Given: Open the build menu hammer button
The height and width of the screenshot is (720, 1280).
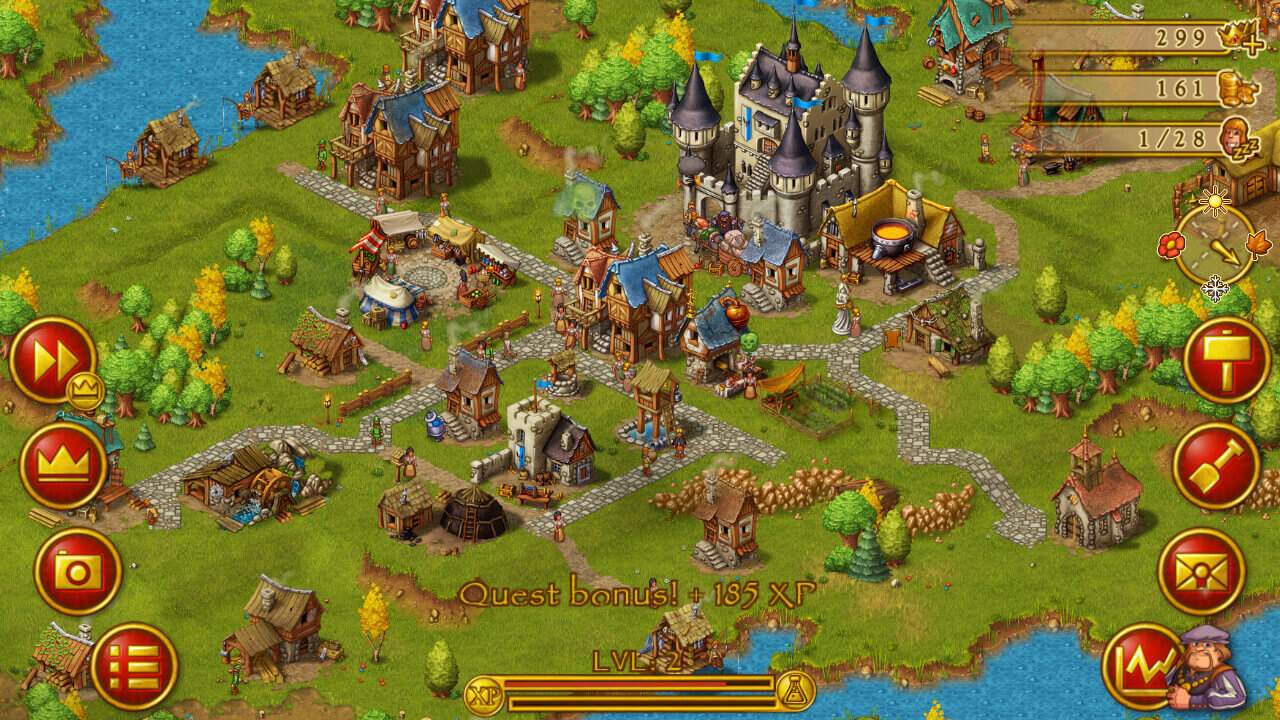Looking at the screenshot, I should pyautogui.click(x=1226, y=360).
